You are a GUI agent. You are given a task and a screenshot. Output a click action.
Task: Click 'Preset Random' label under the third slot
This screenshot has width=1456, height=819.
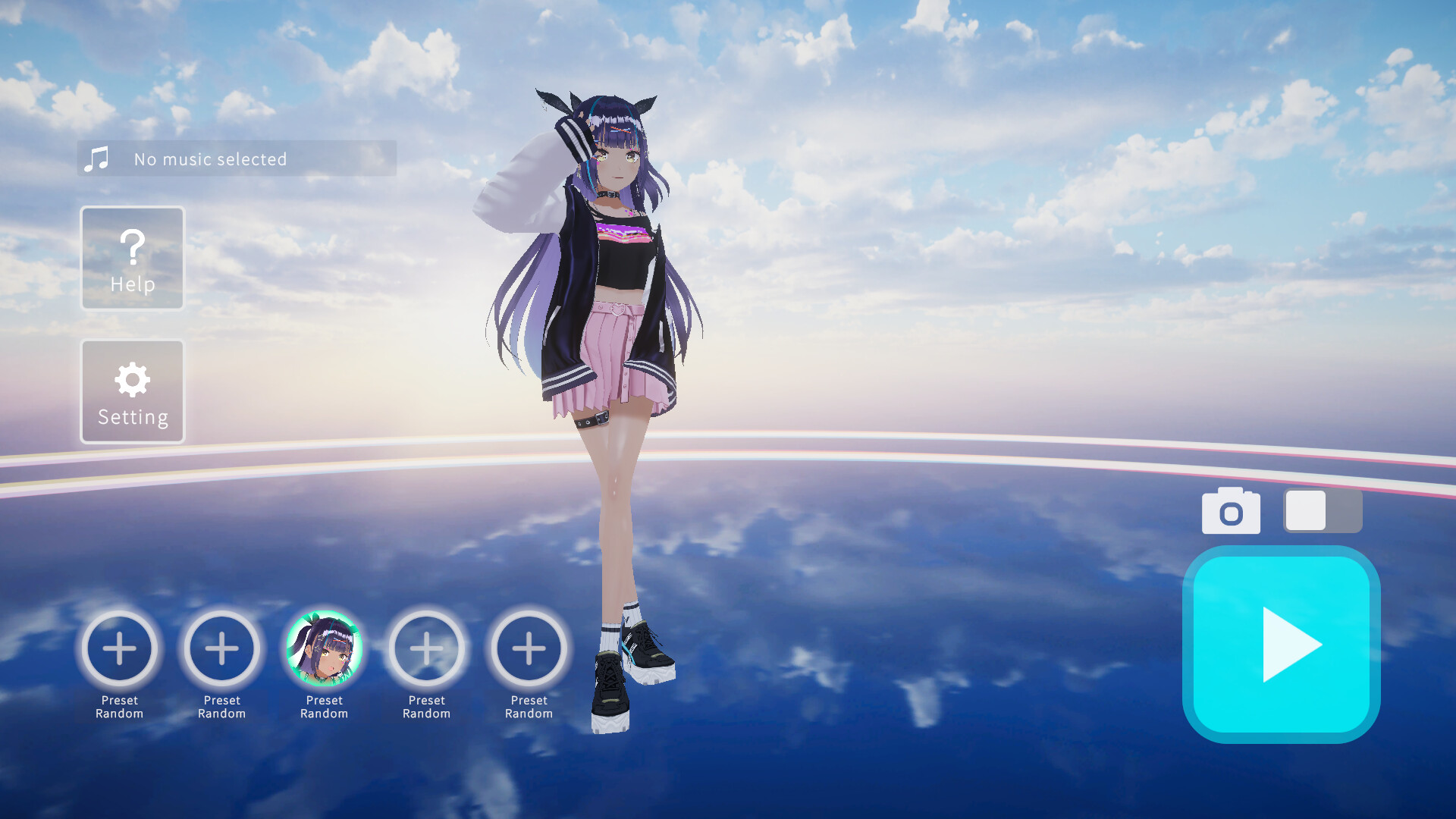(x=324, y=707)
